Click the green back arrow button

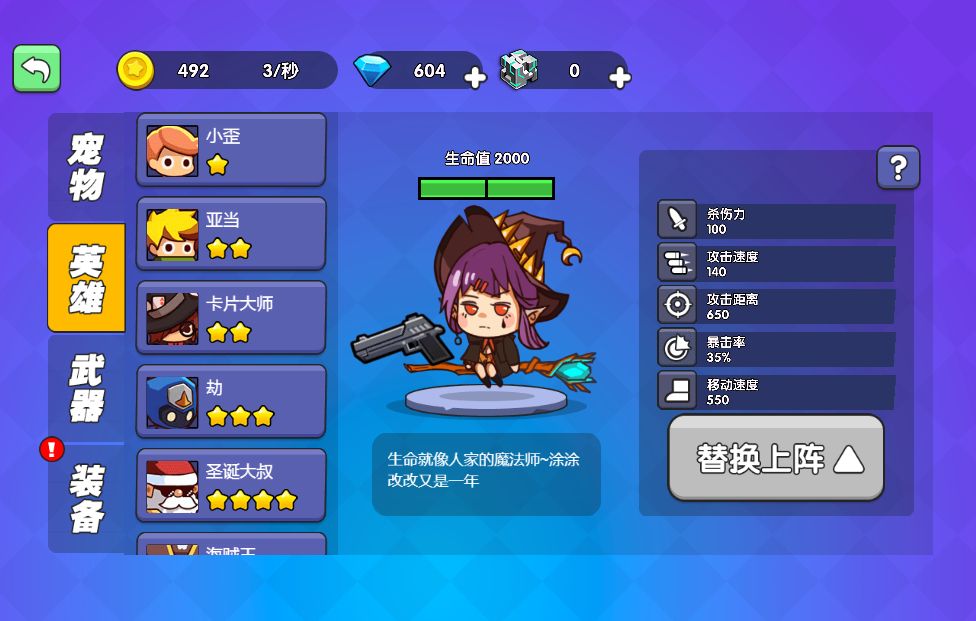tap(37, 69)
